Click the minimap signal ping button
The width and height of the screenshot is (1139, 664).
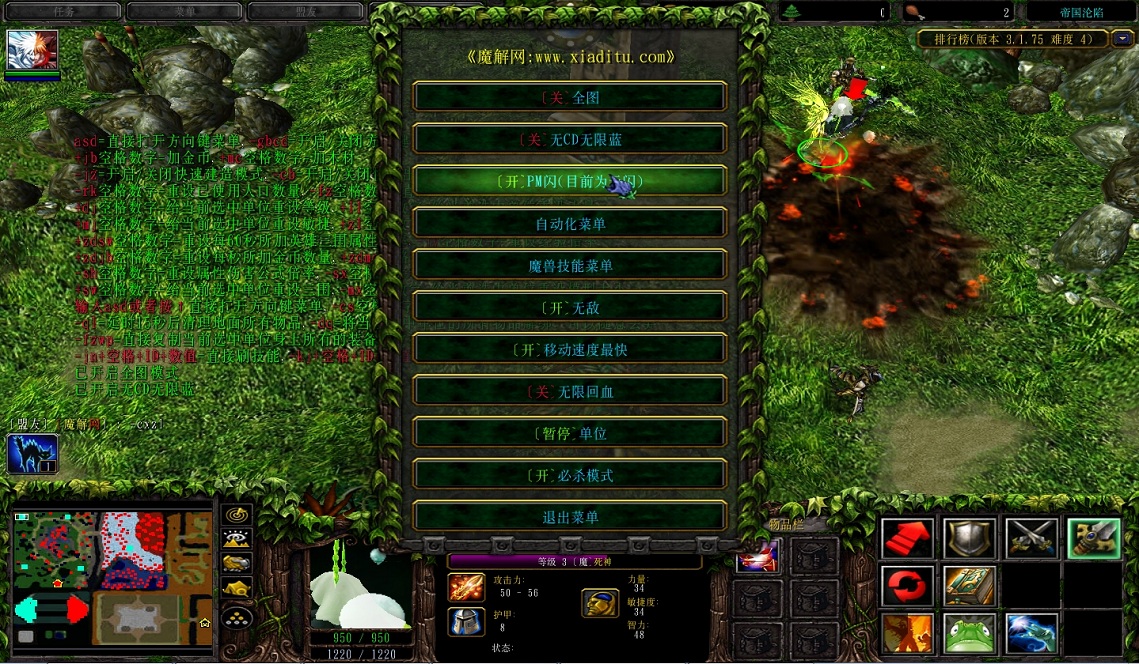pyautogui.click(x=236, y=515)
